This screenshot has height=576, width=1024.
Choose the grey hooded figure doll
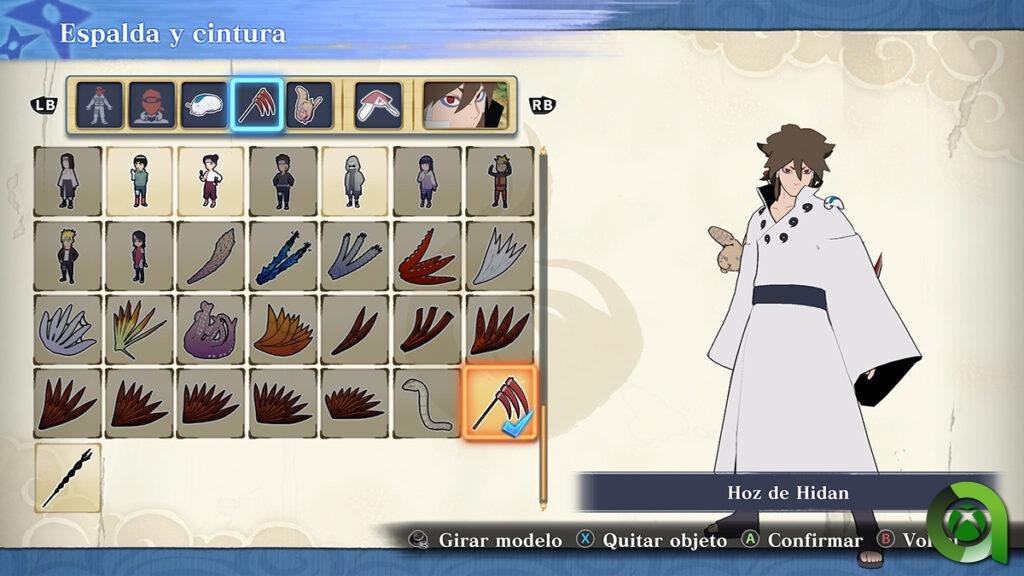coord(355,181)
